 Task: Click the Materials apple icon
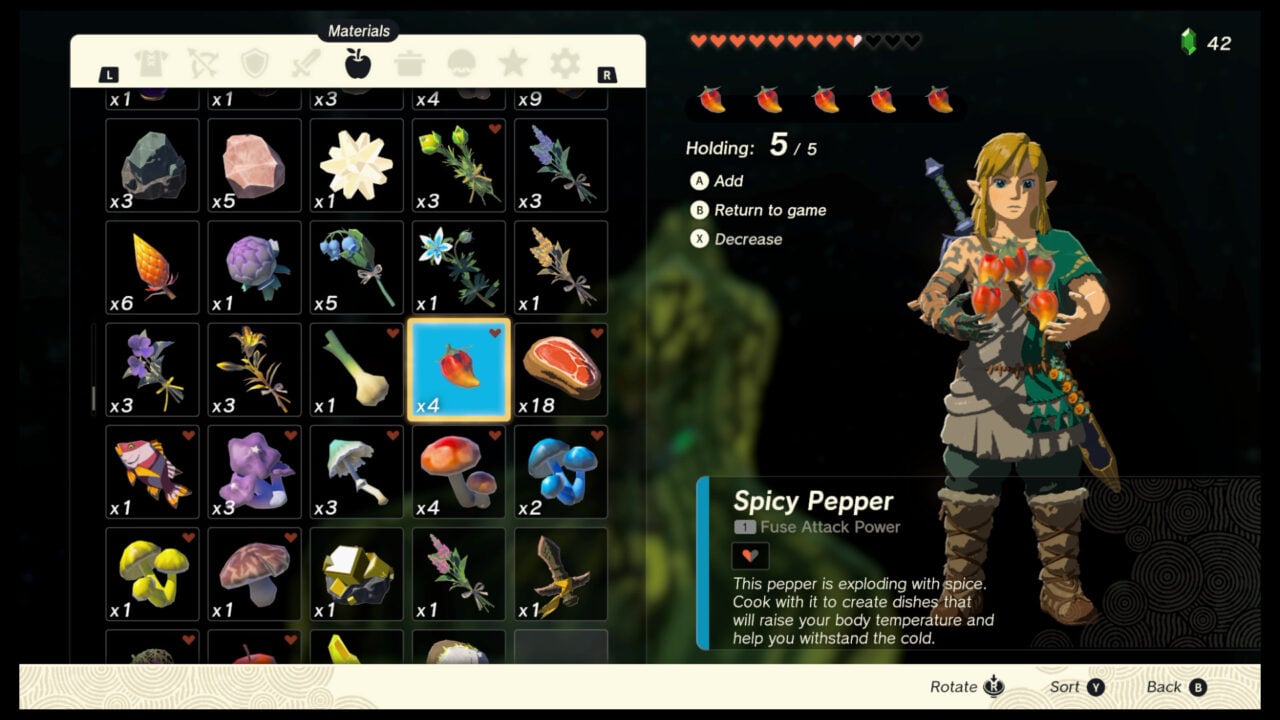point(357,62)
